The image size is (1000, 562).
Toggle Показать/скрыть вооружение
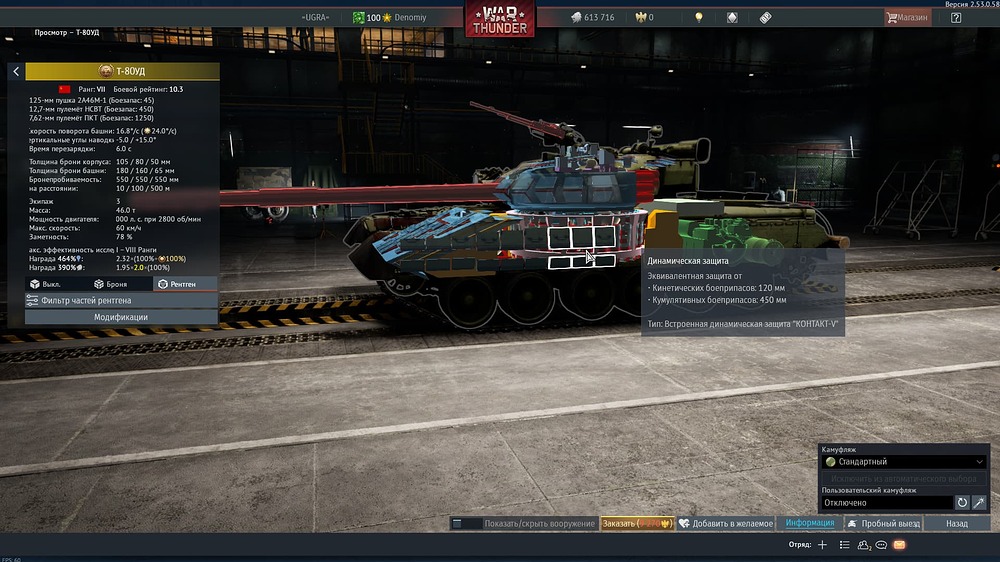[x=523, y=523]
